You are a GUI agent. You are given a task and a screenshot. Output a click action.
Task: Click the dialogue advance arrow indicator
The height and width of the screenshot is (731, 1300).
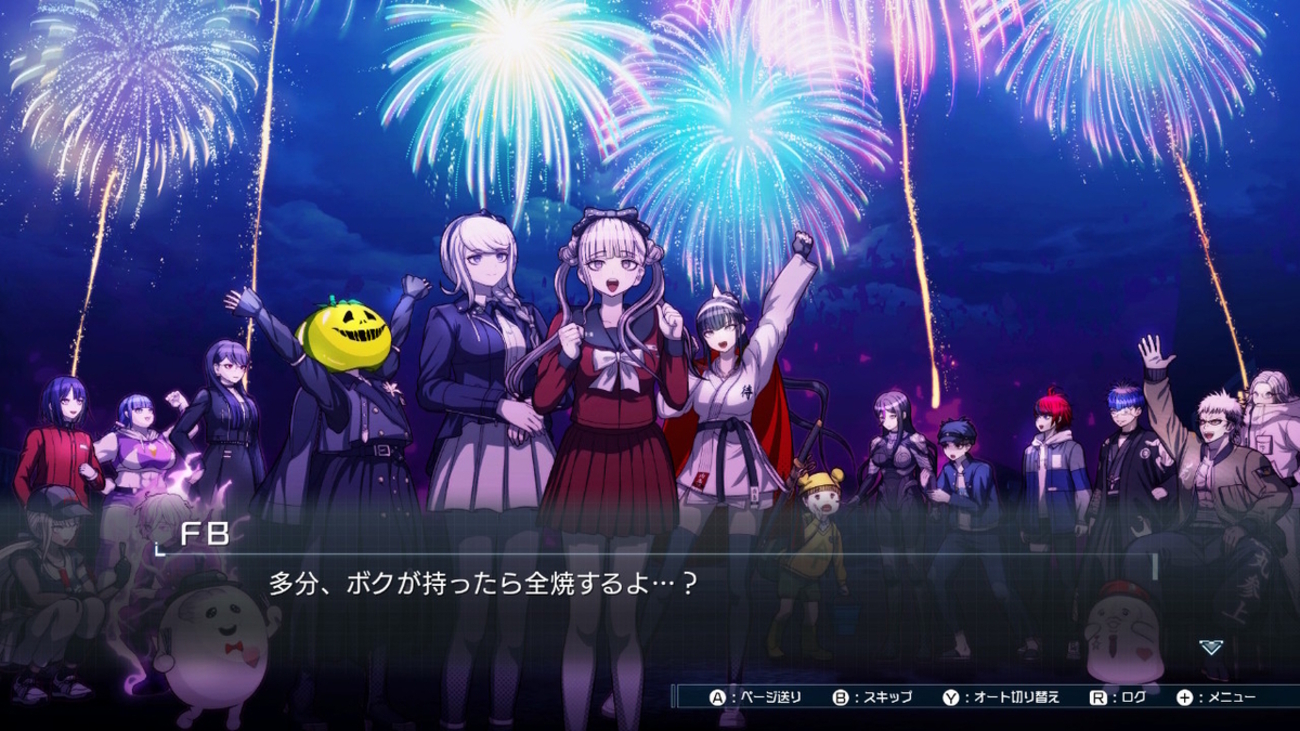click(x=1210, y=647)
